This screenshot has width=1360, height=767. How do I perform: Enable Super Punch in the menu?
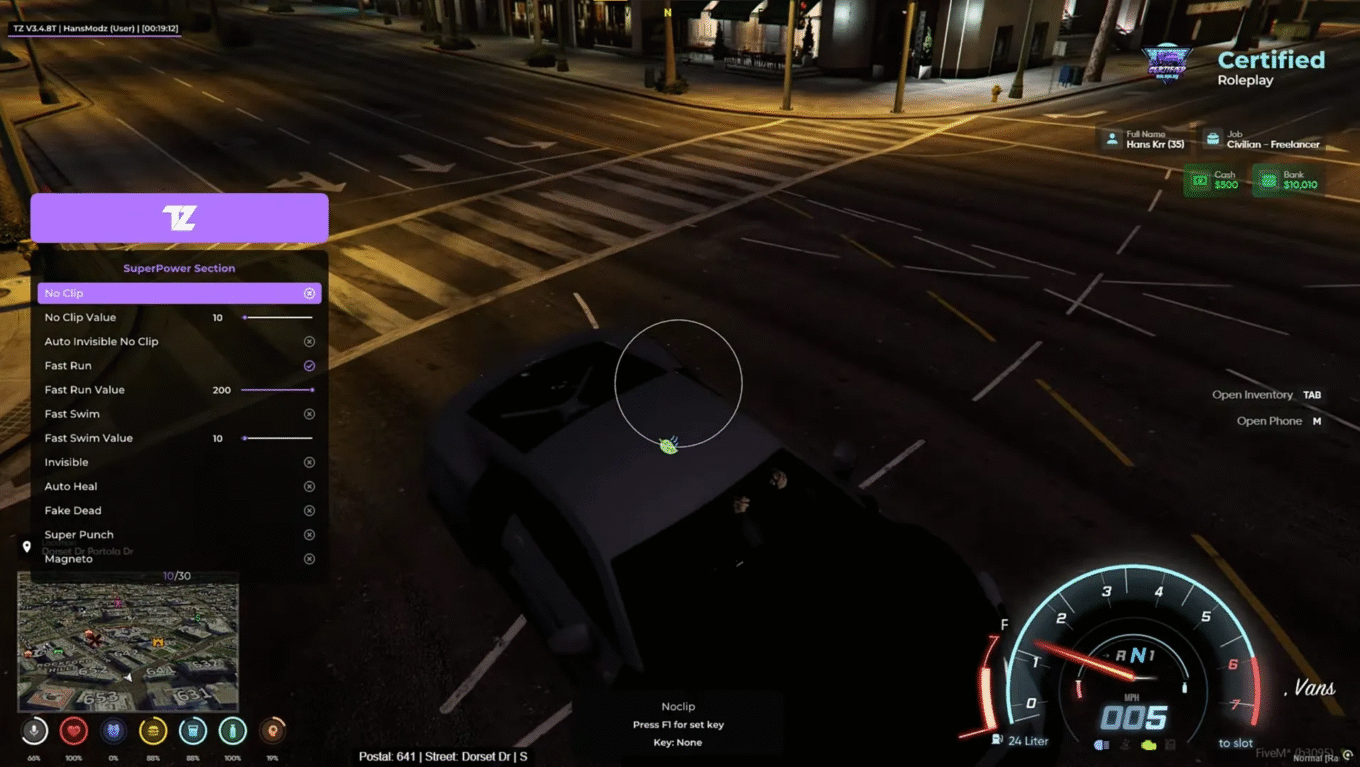point(309,535)
